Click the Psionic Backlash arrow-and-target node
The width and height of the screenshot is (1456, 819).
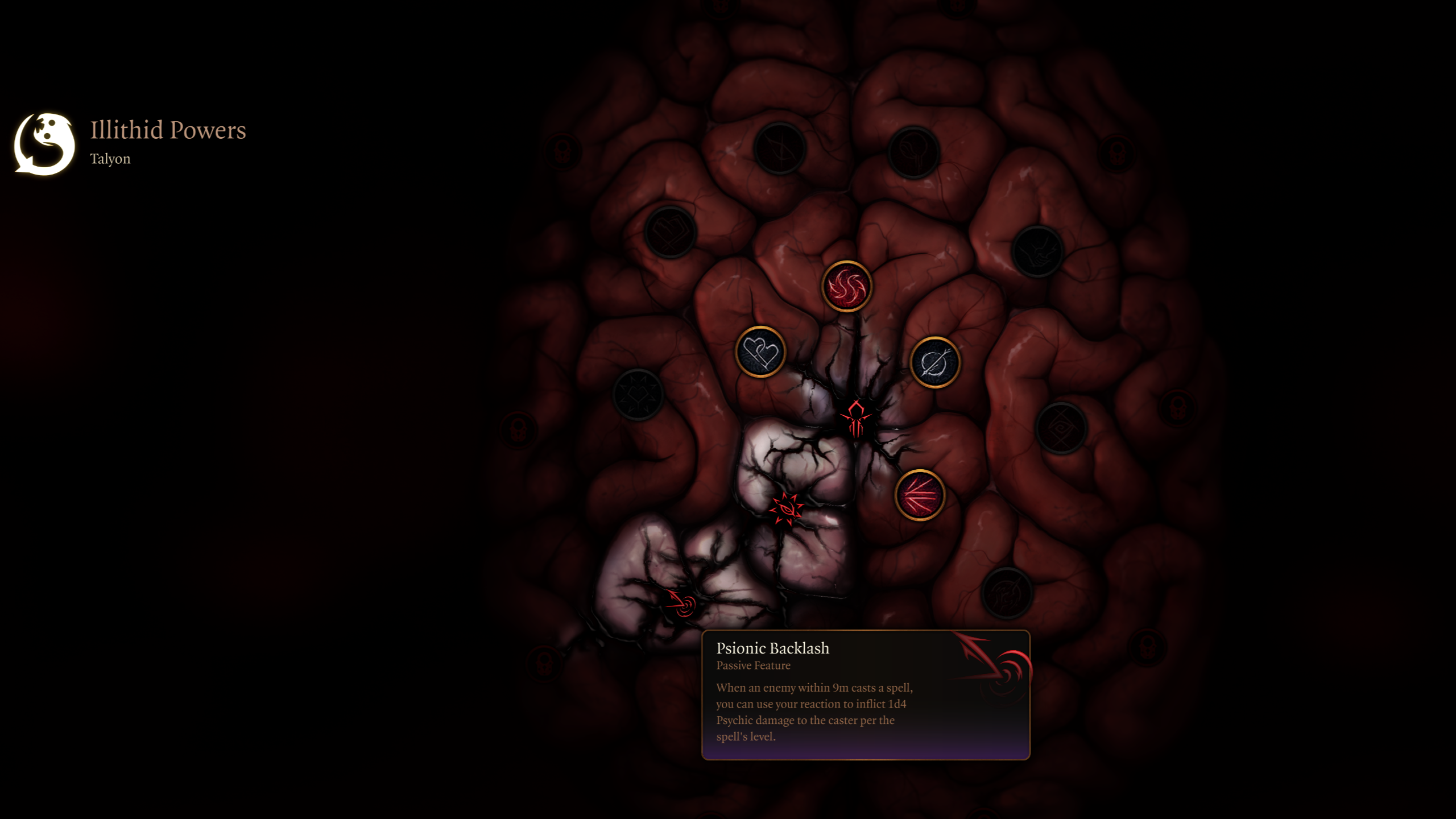[681, 603]
